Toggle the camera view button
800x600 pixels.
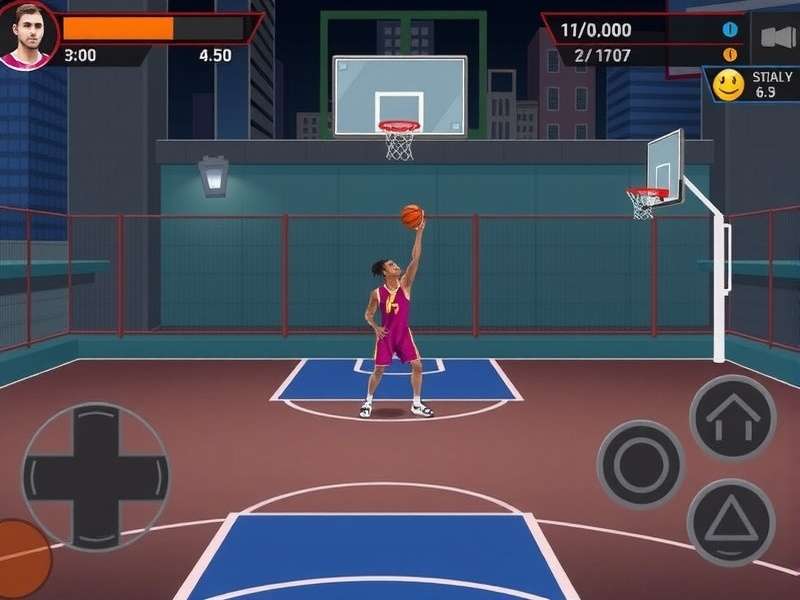(777, 37)
